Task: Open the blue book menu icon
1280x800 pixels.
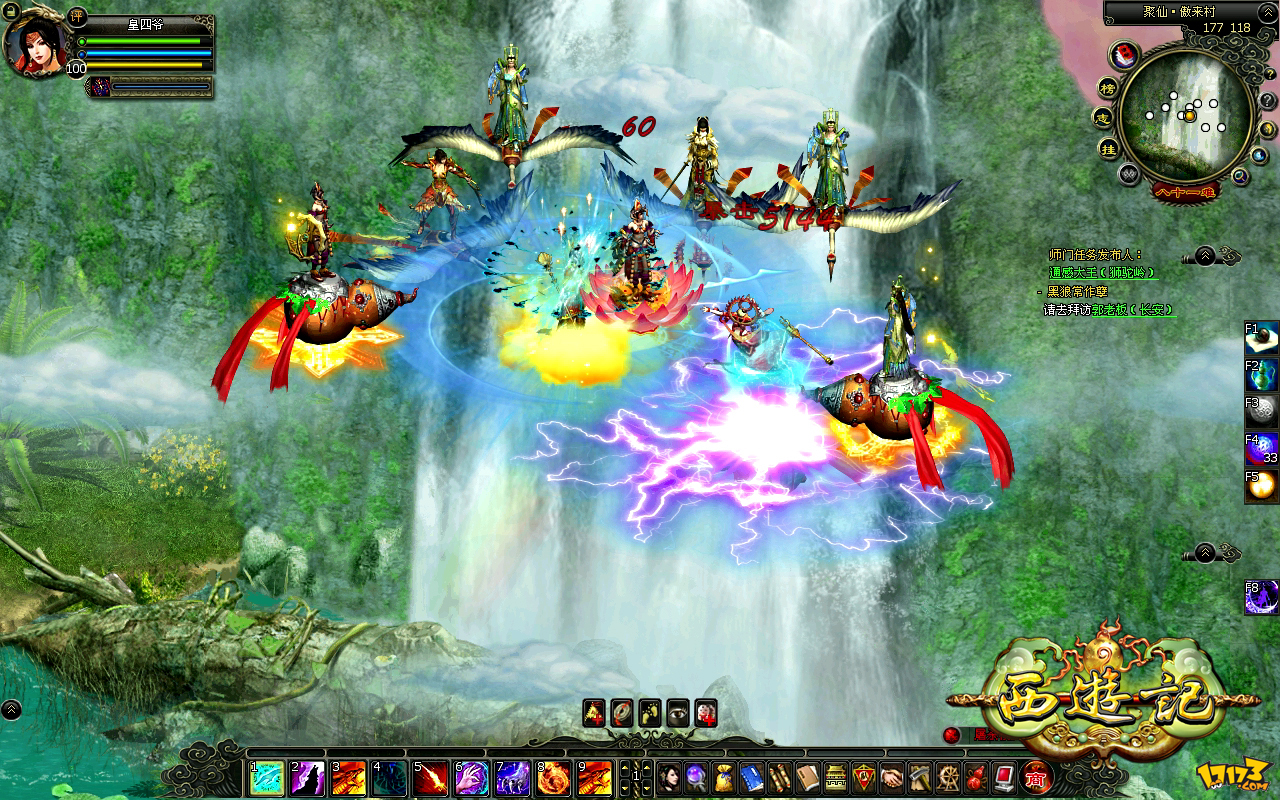Action: (x=751, y=777)
